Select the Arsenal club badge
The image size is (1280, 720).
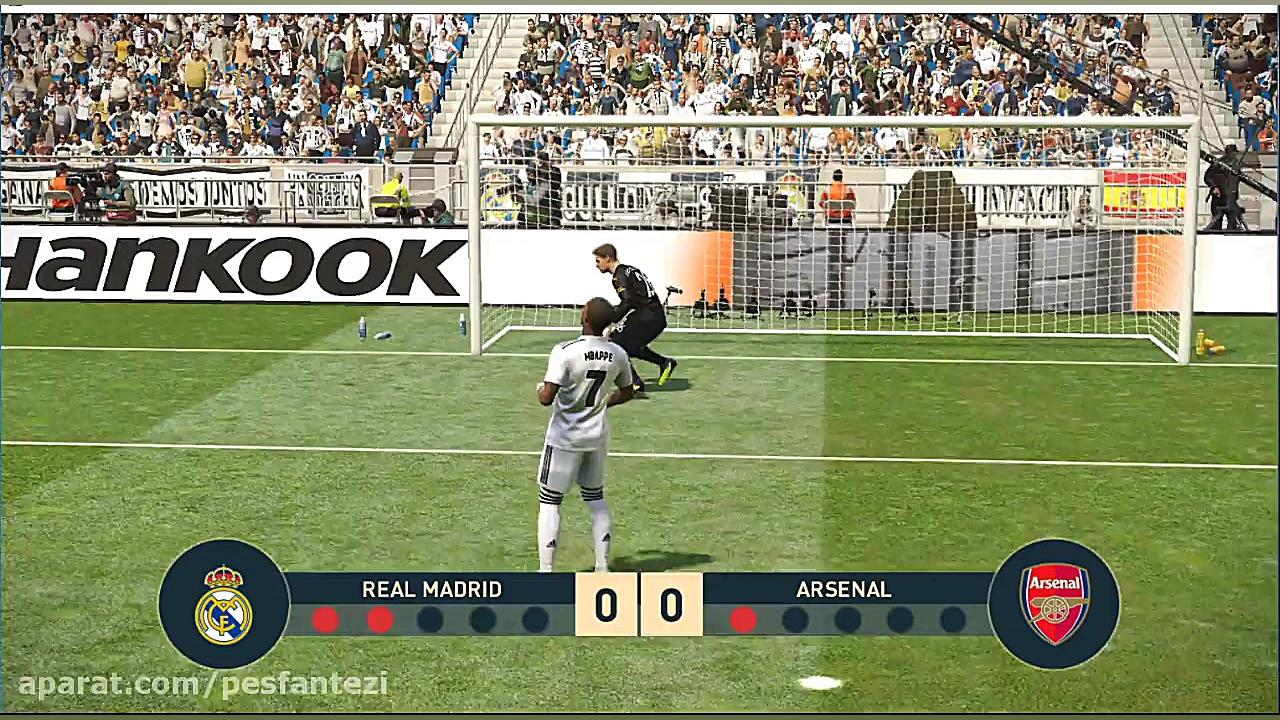coord(1054,603)
